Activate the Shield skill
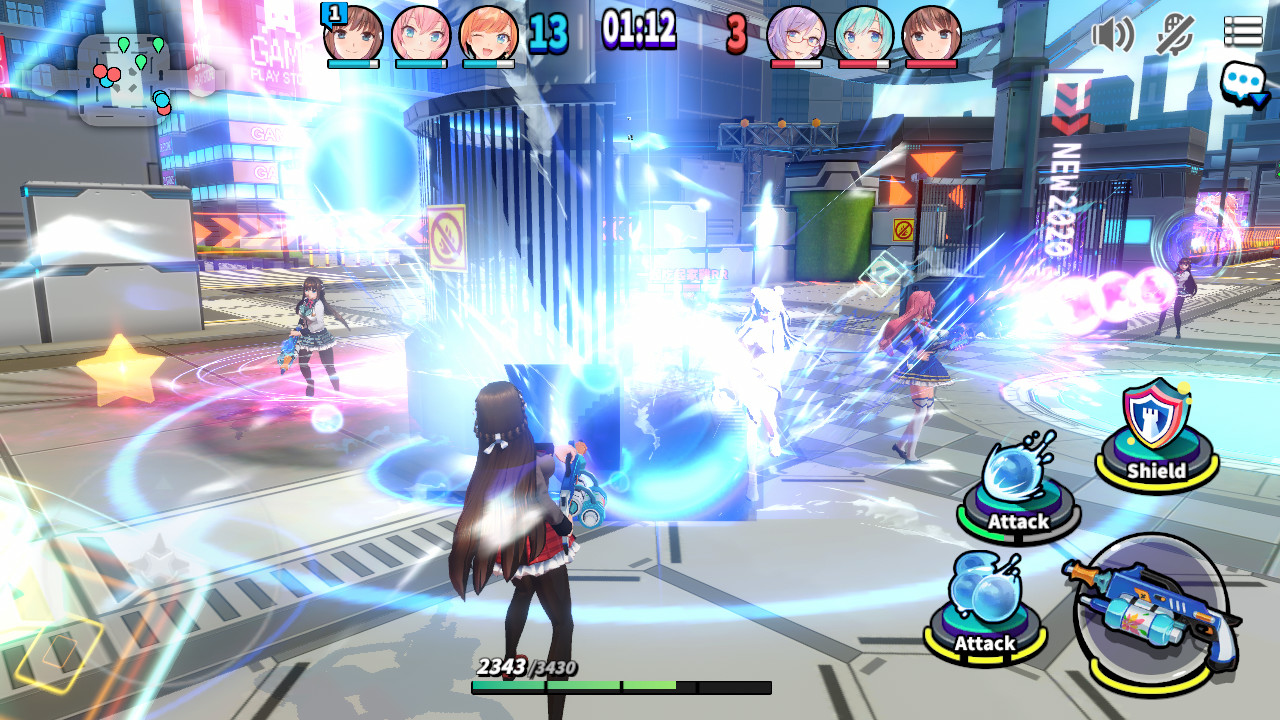The image size is (1280, 720). 1157,437
